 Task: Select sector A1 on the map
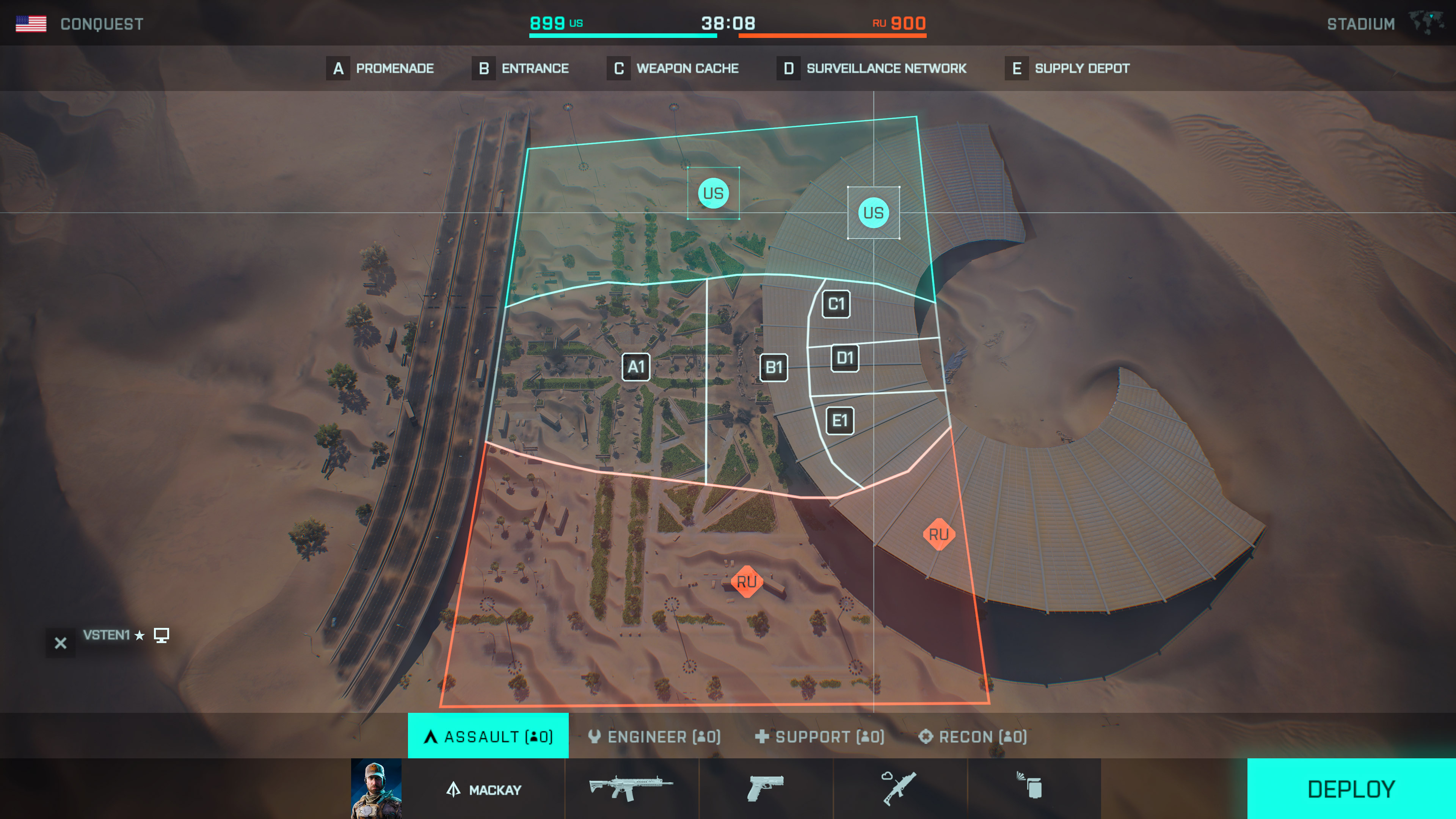click(x=636, y=367)
